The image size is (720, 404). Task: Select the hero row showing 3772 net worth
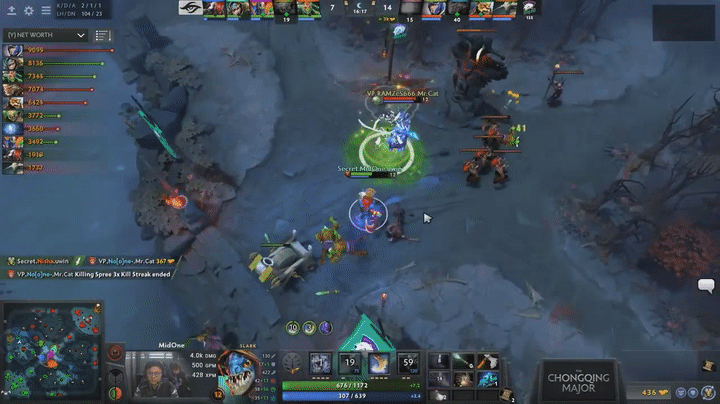tap(14, 115)
